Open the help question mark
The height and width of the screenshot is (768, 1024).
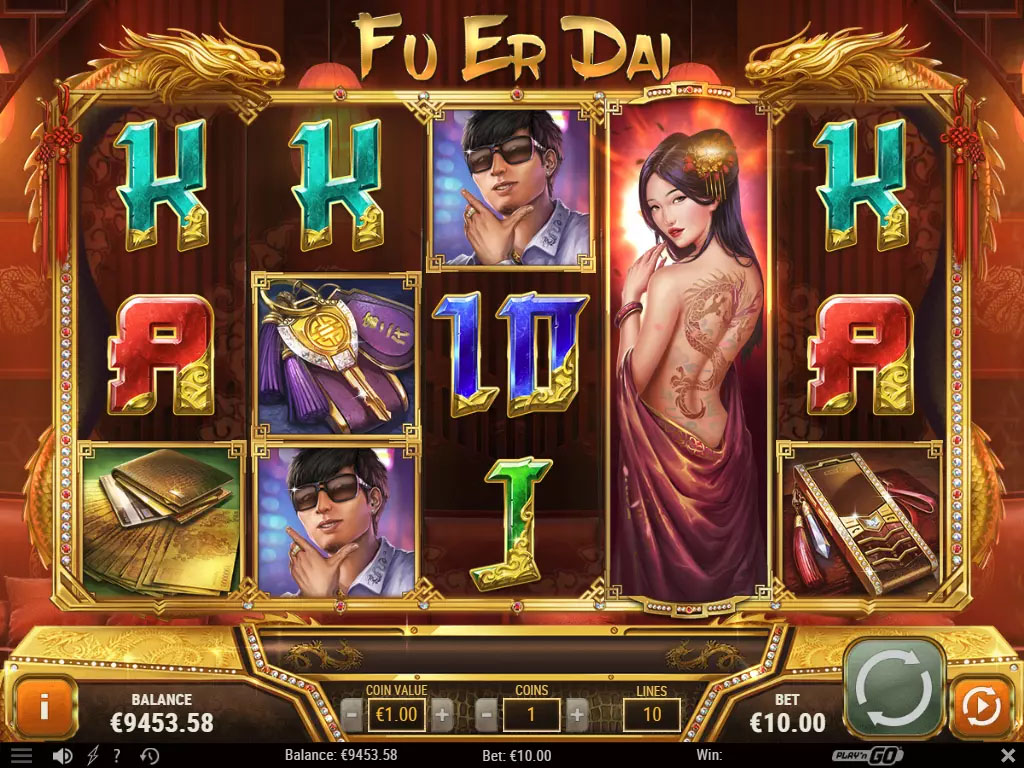(118, 756)
